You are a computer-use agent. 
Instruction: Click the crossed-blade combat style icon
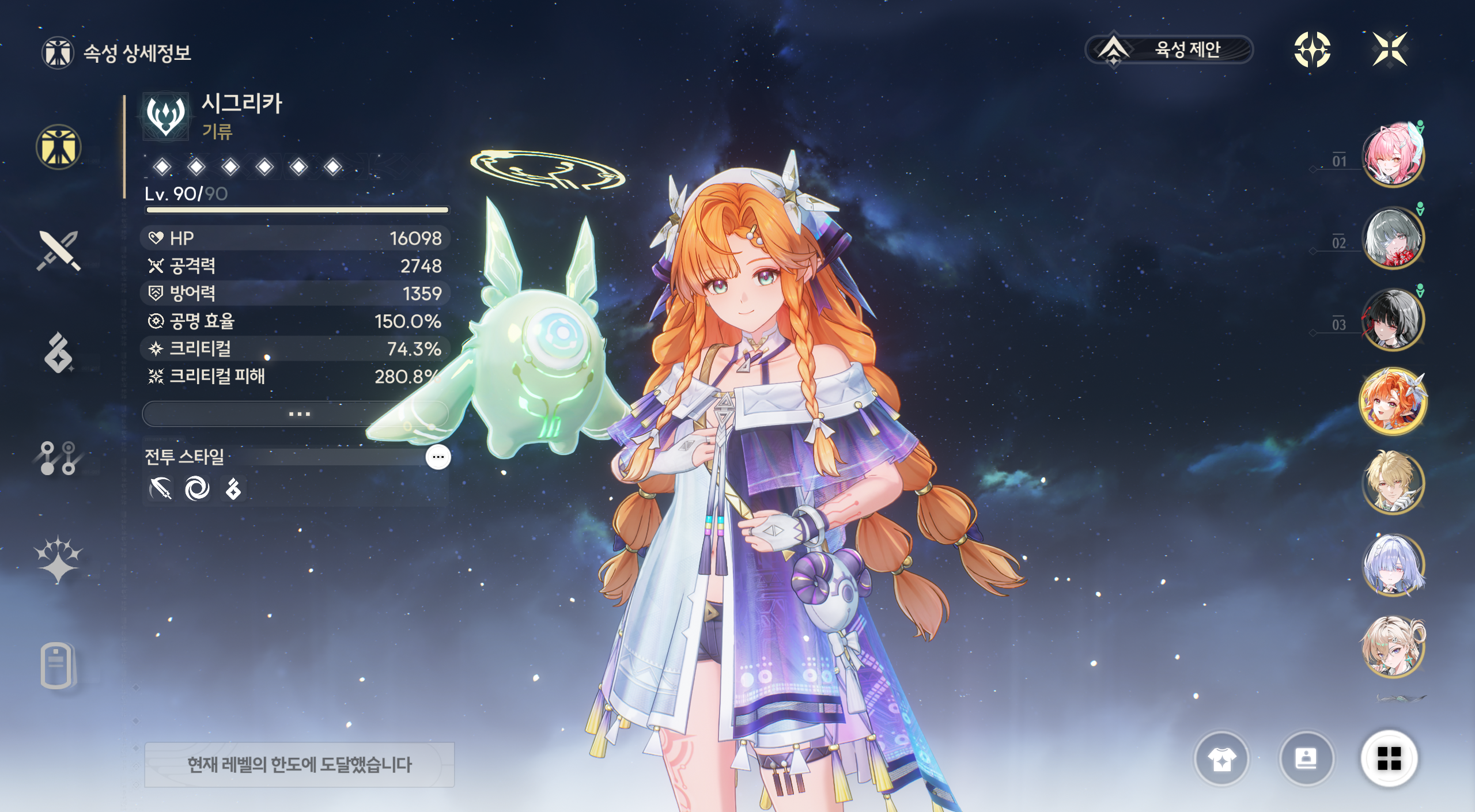click(x=161, y=489)
